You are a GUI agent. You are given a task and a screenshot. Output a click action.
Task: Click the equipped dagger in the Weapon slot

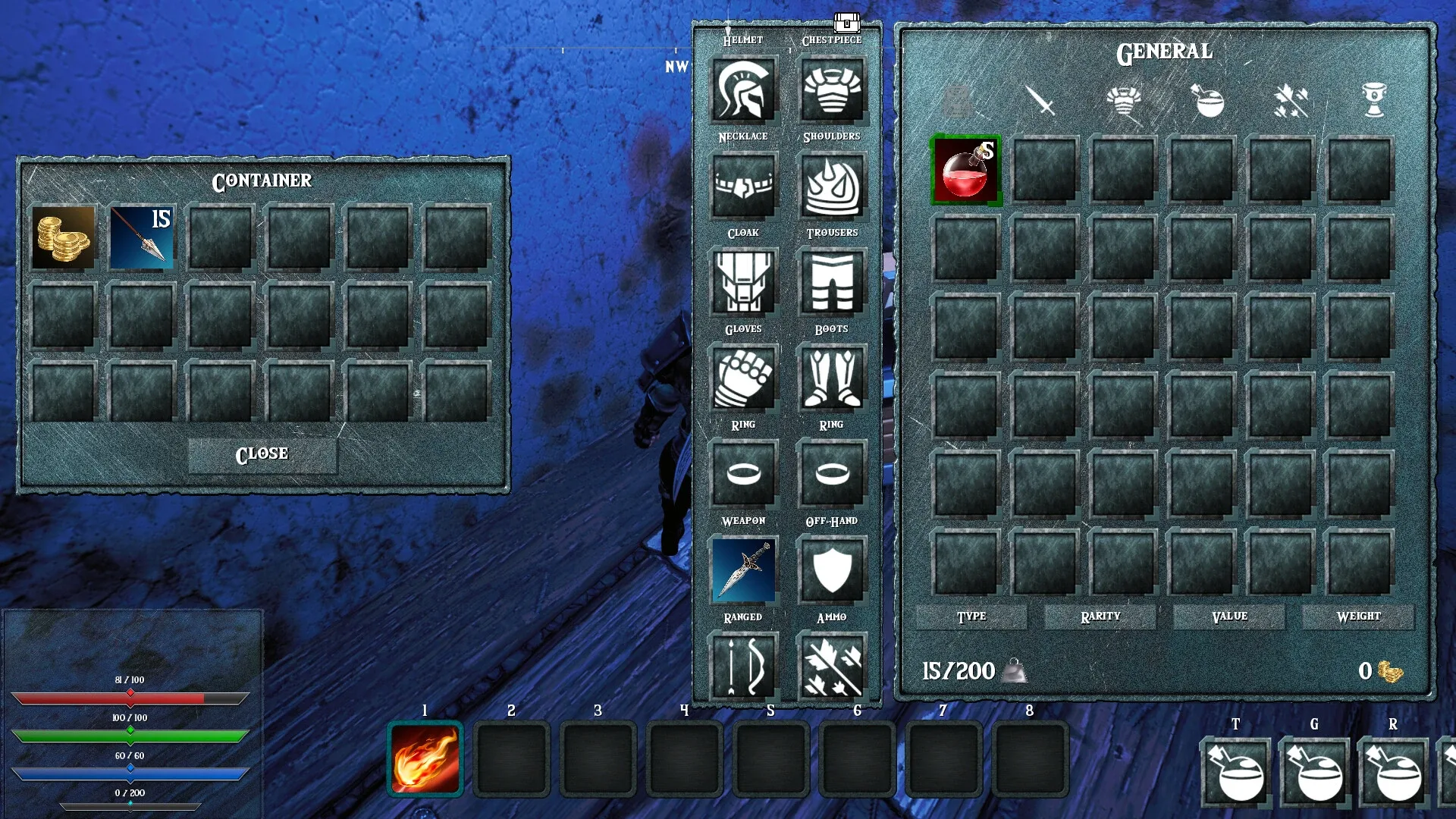pyautogui.click(x=744, y=570)
